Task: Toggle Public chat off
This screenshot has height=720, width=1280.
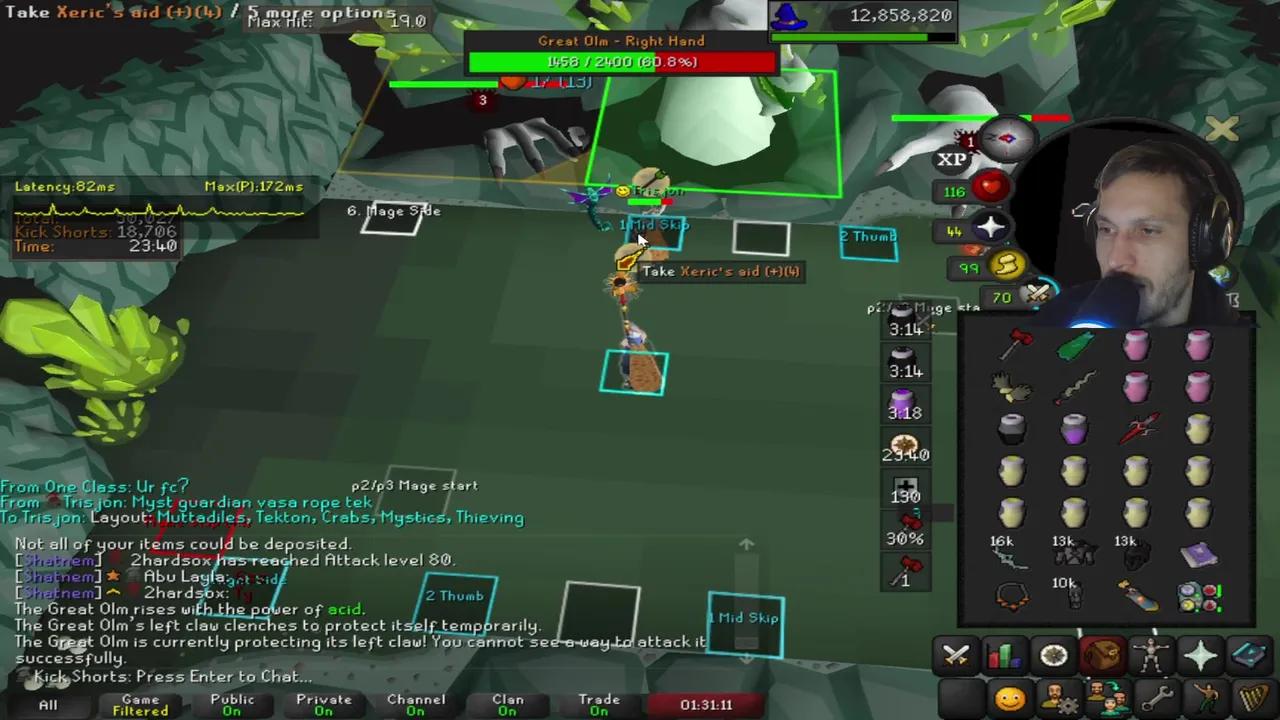Action: point(232,705)
